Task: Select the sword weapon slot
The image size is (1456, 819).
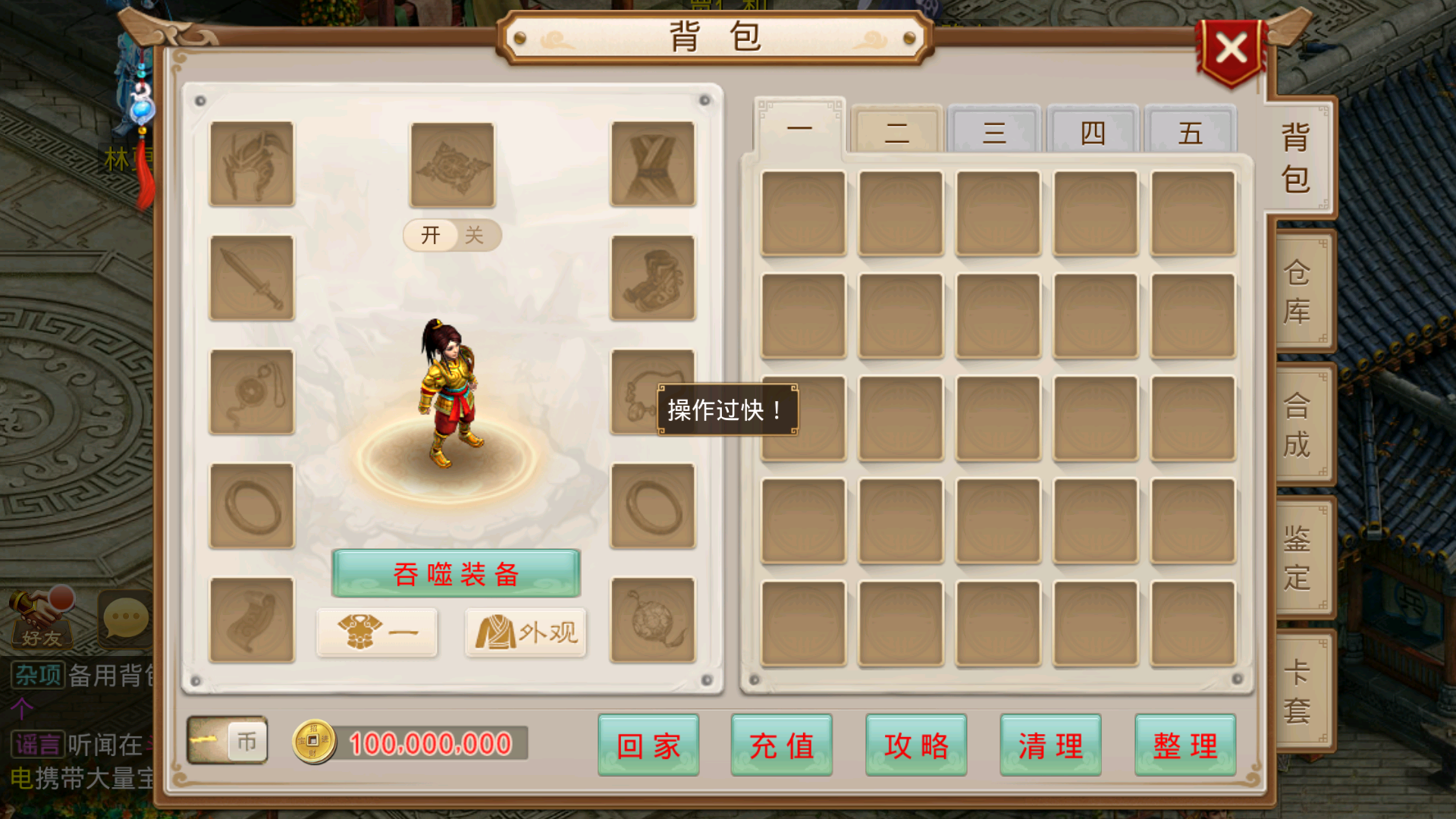Action: coord(251,278)
